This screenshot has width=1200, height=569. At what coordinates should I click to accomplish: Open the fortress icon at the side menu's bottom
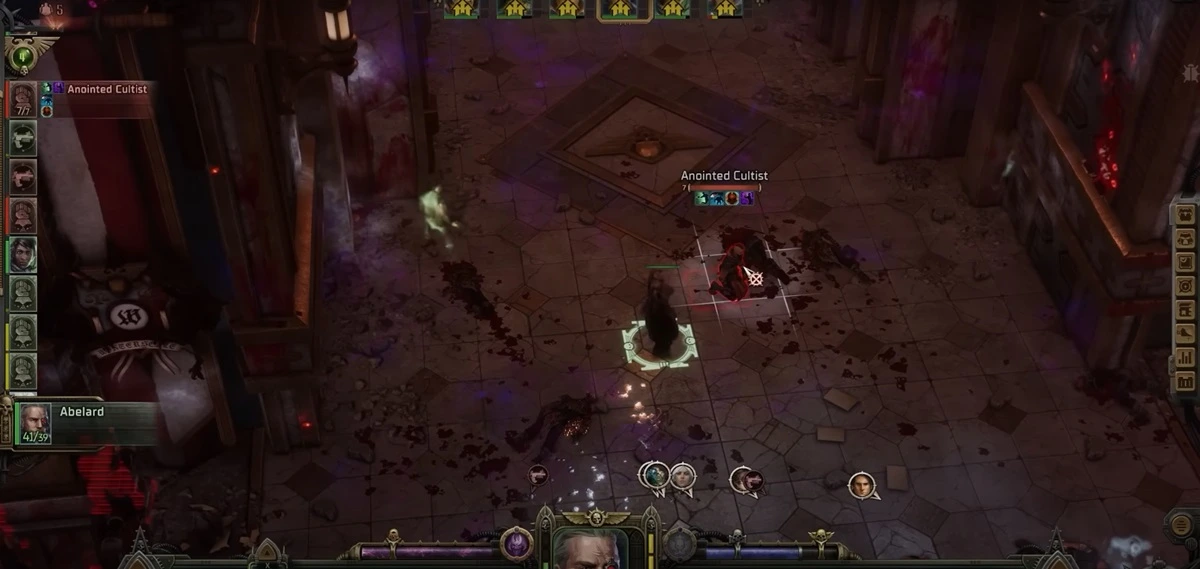(x=1186, y=381)
